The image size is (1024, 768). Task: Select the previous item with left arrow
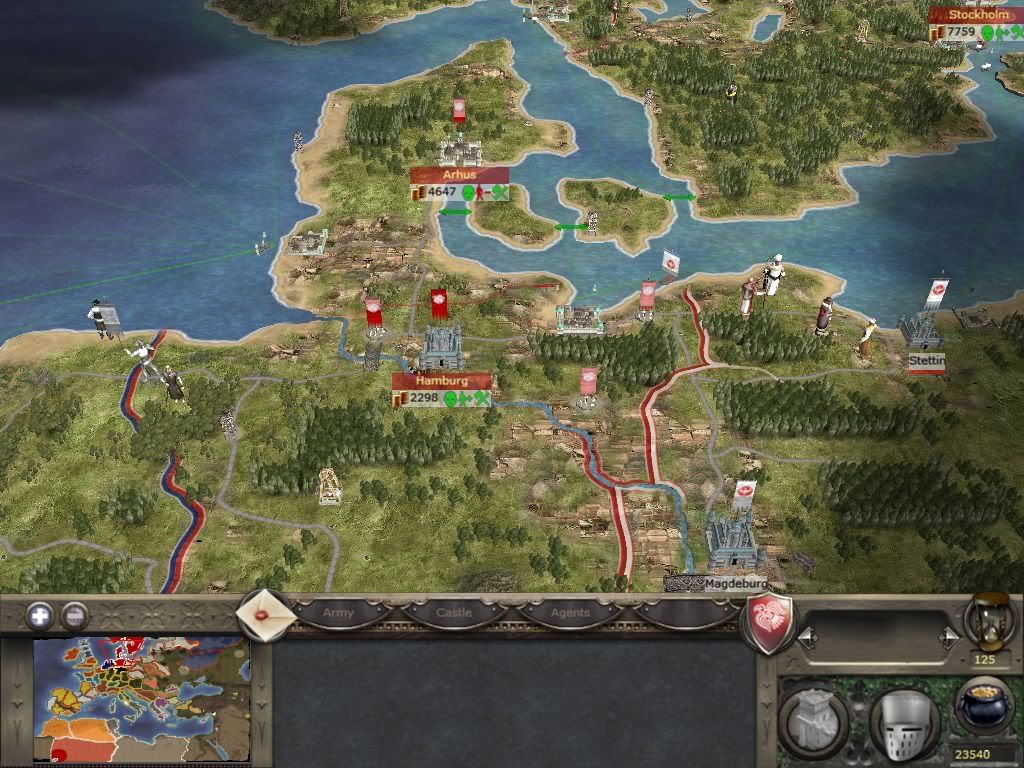[807, 636]
